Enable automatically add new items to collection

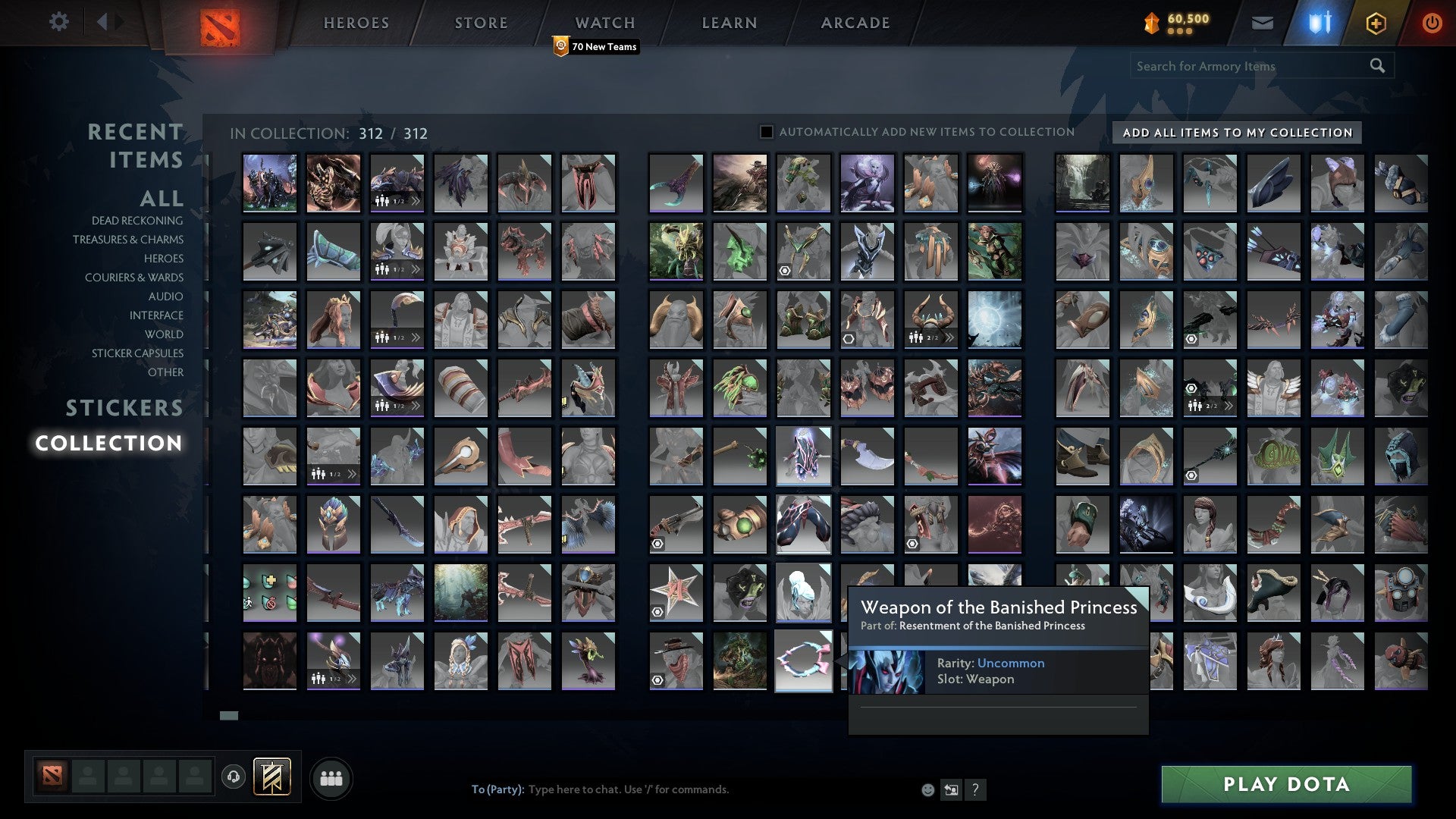click(766, 131)
